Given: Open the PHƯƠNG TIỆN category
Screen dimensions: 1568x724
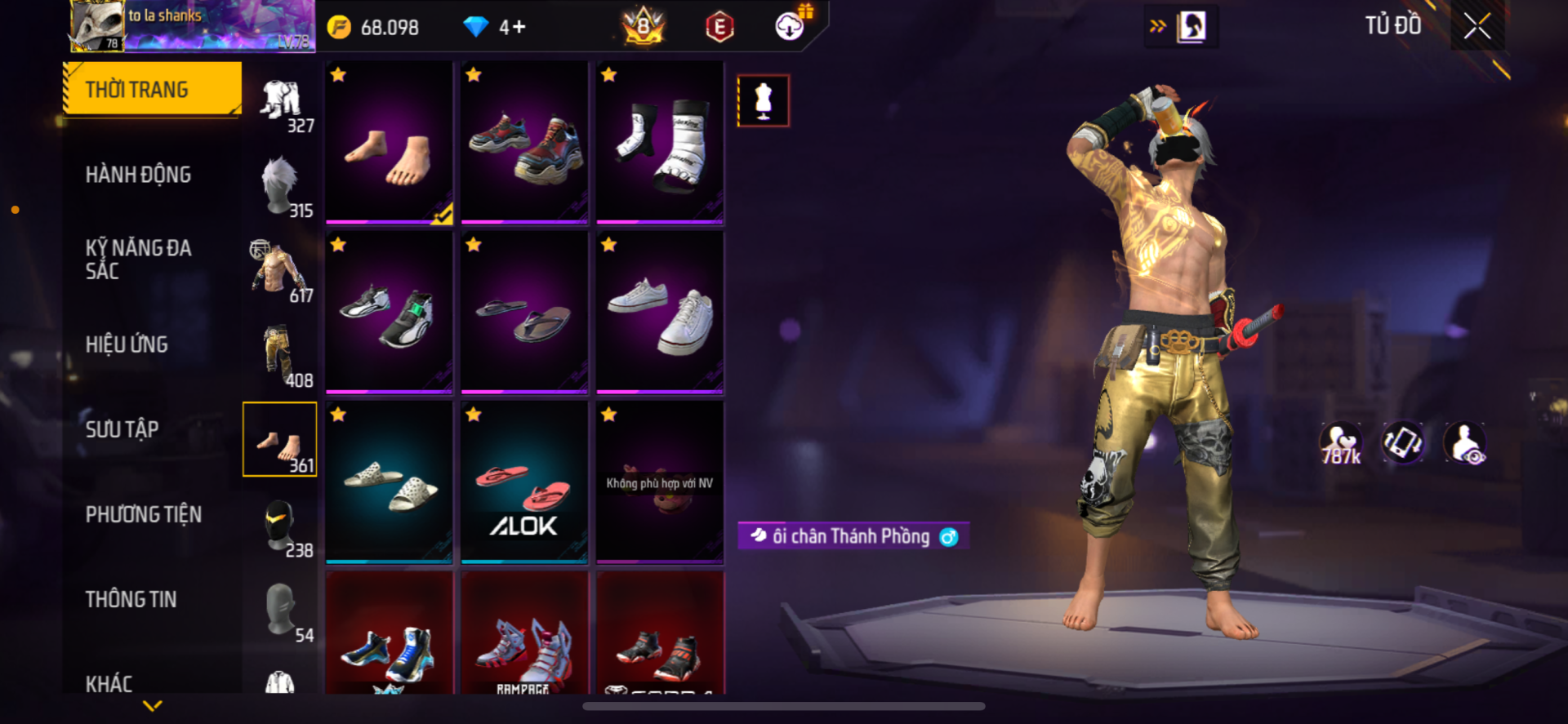Looking at the screenshot, I should pyautogui.click(x=144, y=514).
